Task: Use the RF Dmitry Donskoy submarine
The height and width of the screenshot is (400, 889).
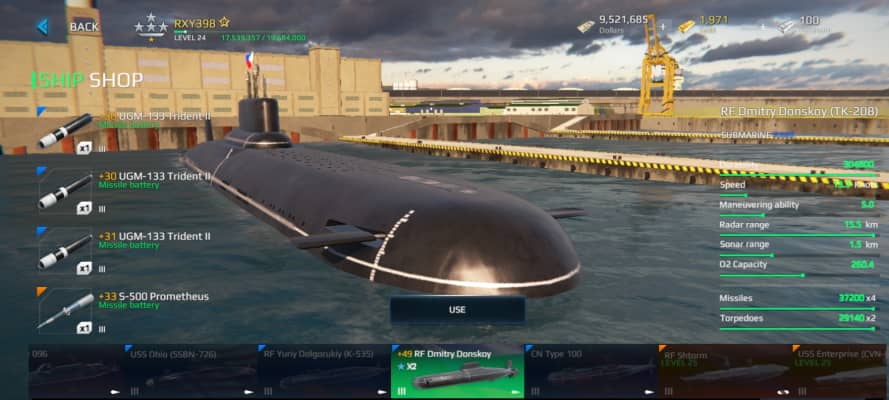Action: point(457,310)
